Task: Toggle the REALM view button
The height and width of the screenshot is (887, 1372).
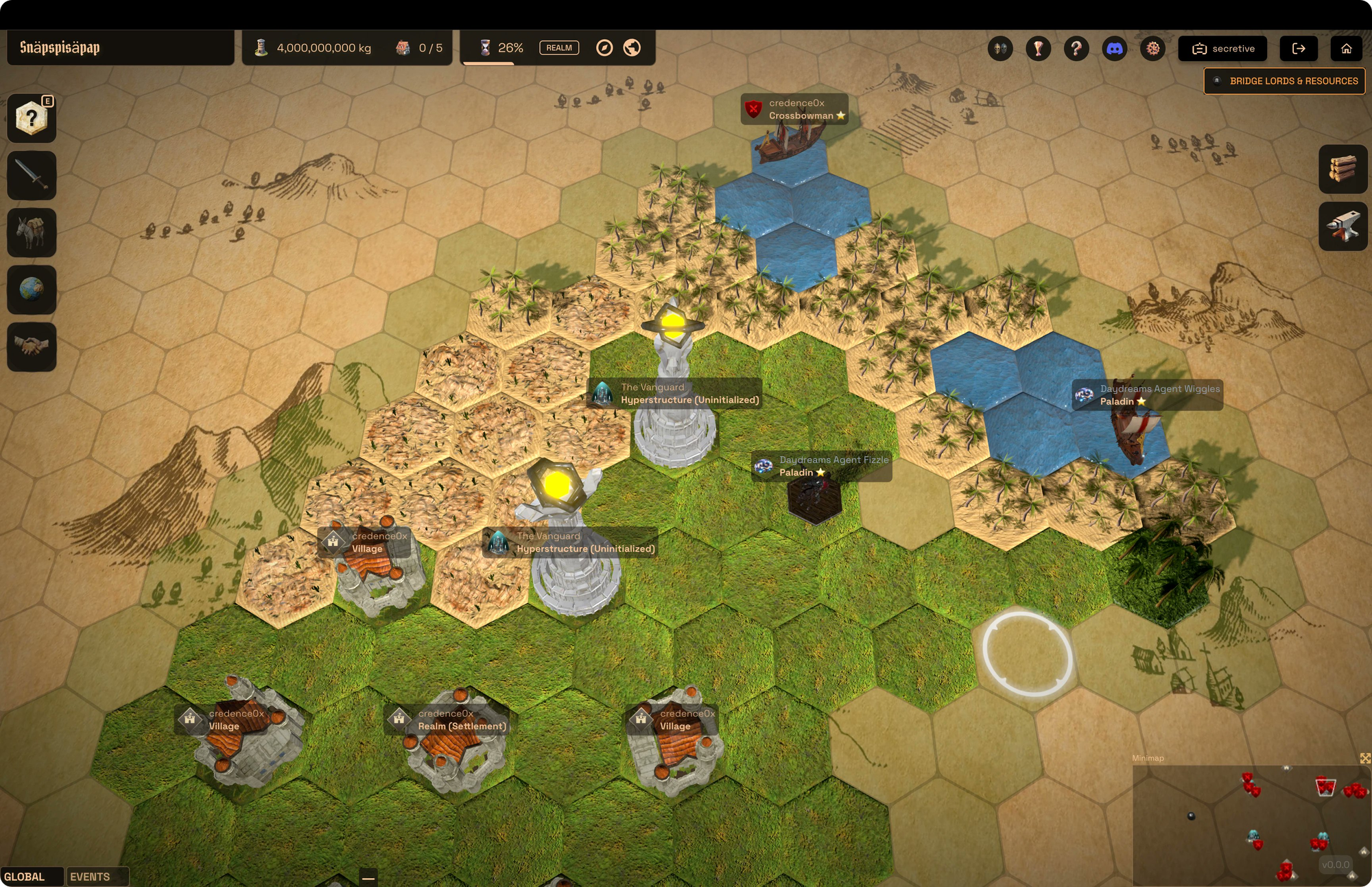Action: pyautogui.click(x=559, y=47)
